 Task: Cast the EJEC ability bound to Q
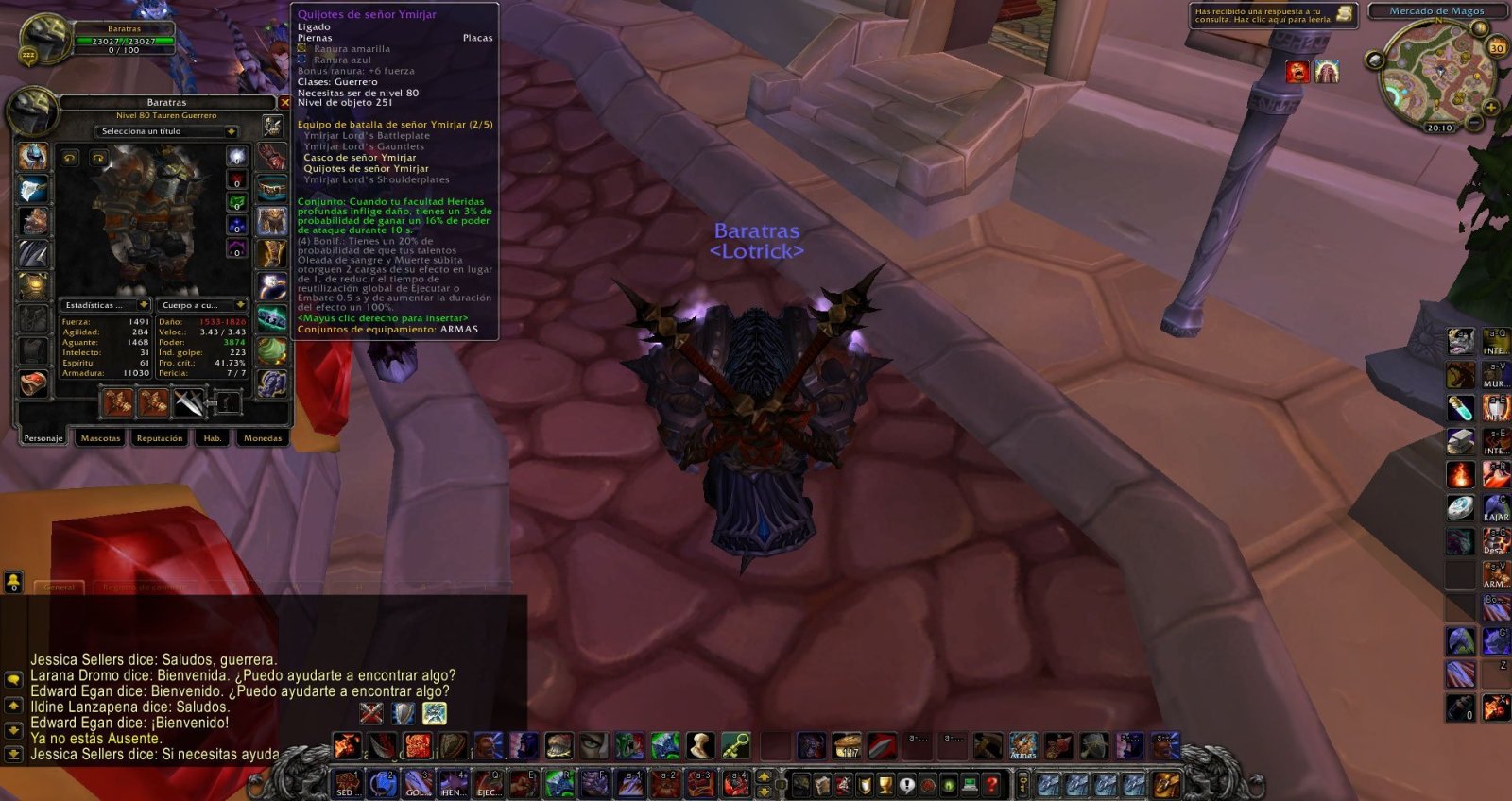[x=489, y=781]
